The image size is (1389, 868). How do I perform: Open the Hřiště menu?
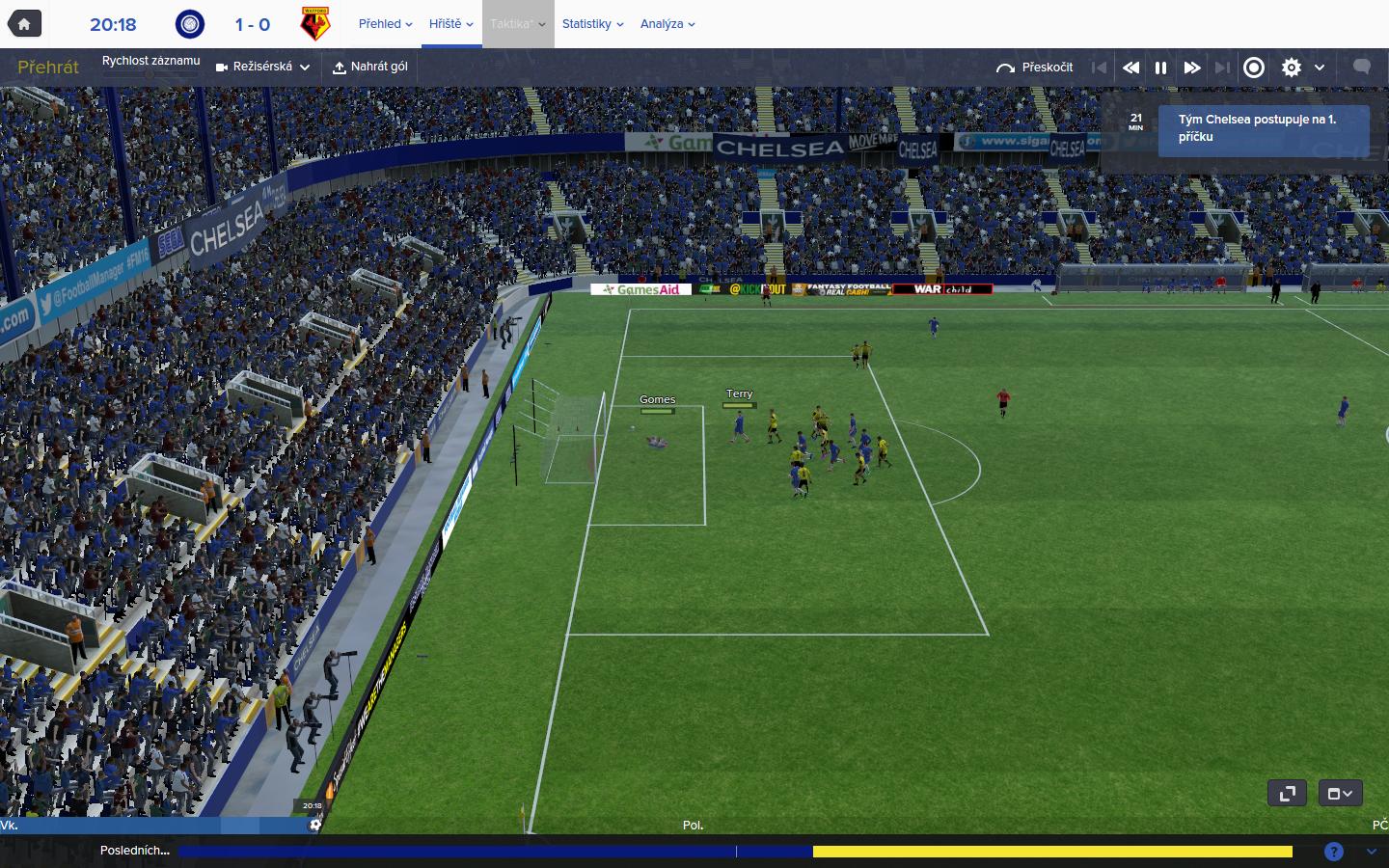[x=450, y=24]
